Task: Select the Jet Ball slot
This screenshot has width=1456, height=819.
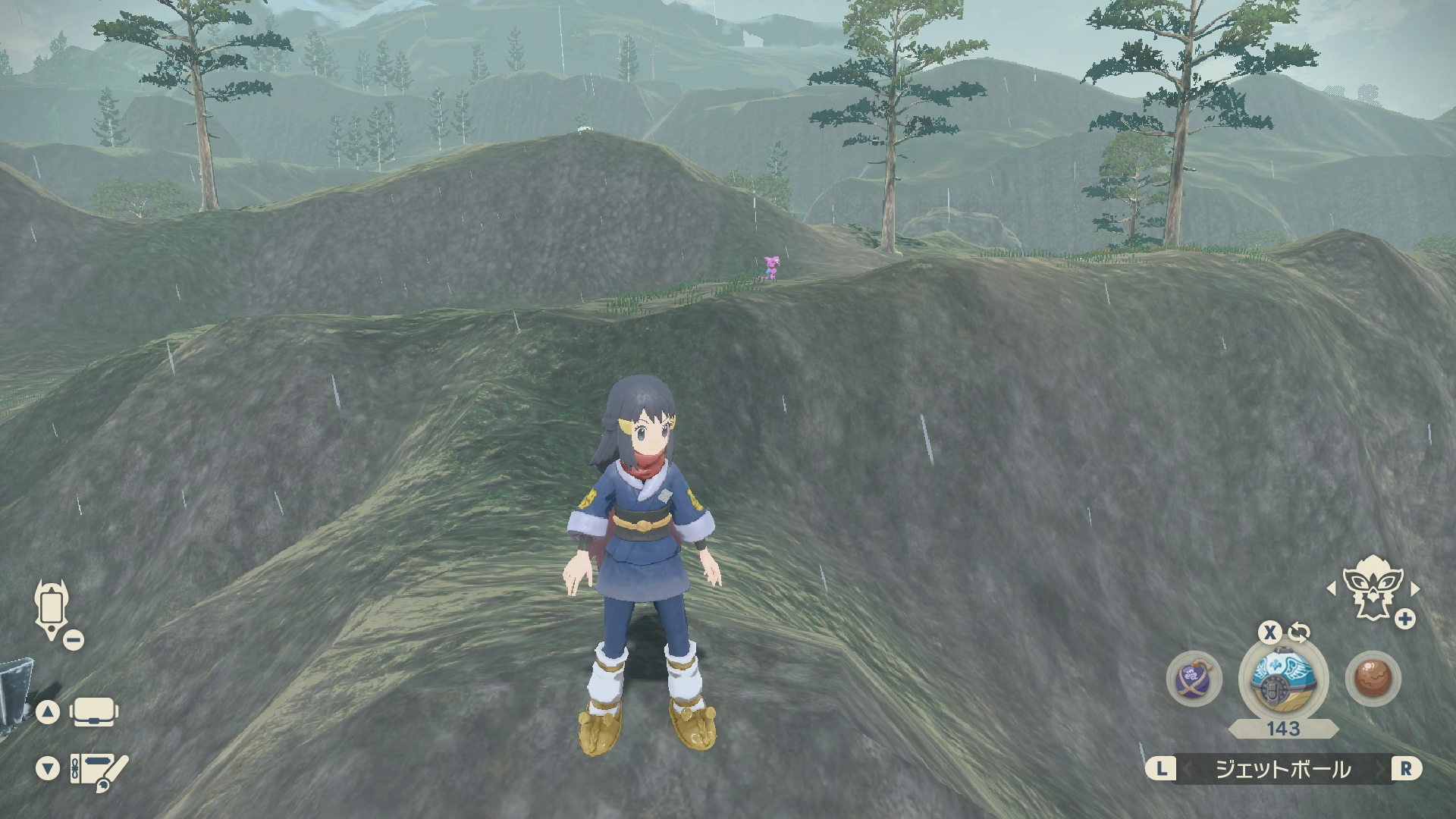Action: pyautogui.click(x=1283, y=677)
